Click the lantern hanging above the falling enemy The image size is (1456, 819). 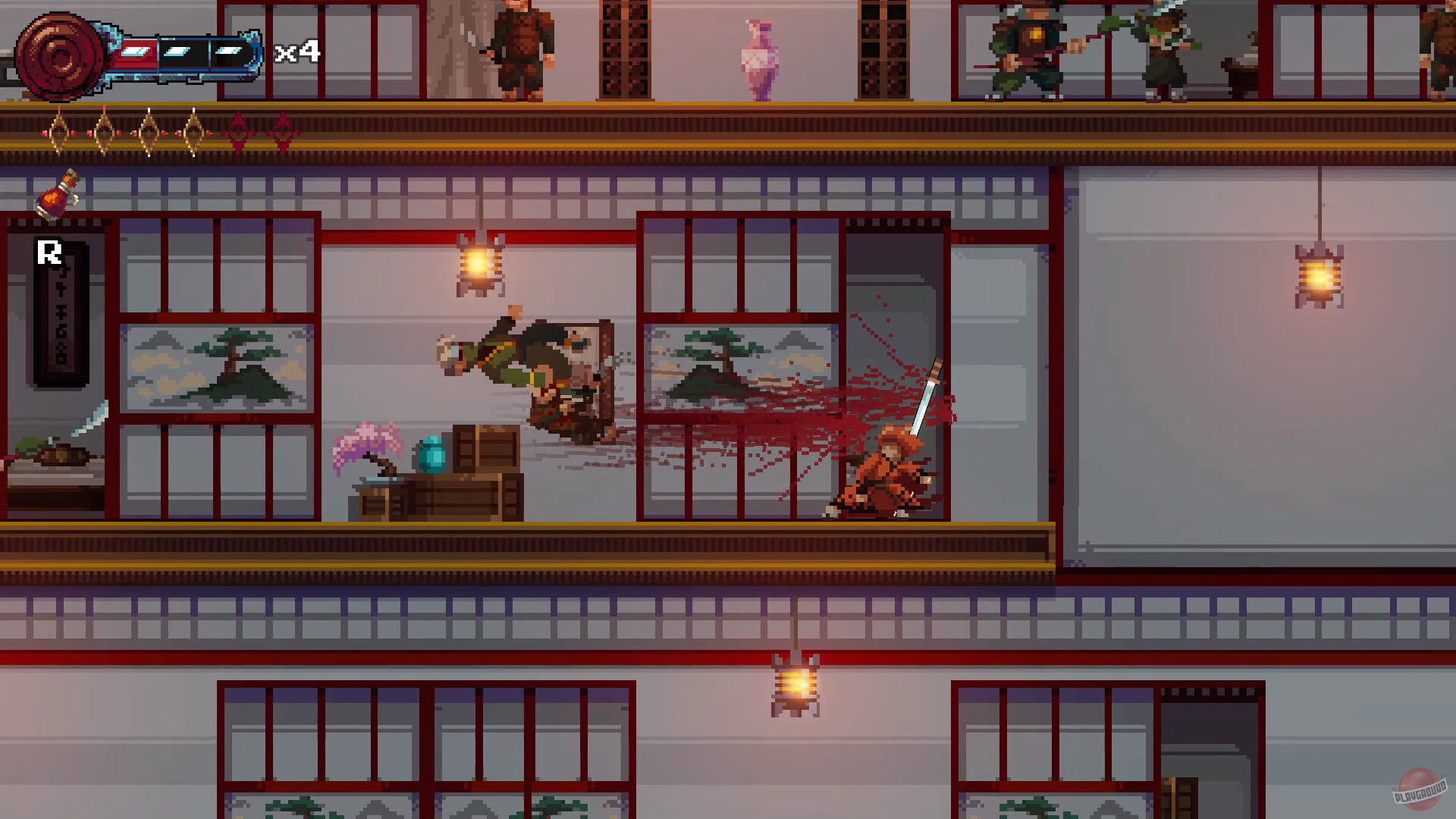pos(479,265)
